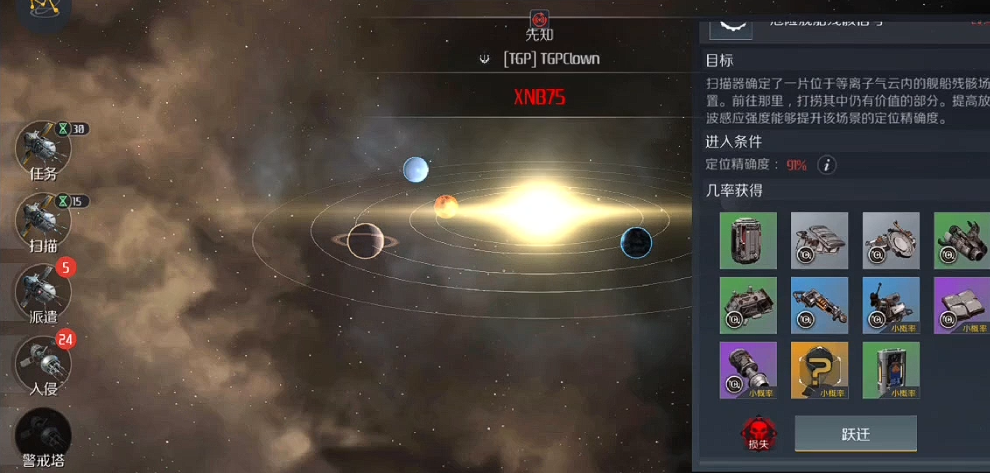Open the 派遣 dispatch icon
The image size is (990, 473).
coord(43,291)
